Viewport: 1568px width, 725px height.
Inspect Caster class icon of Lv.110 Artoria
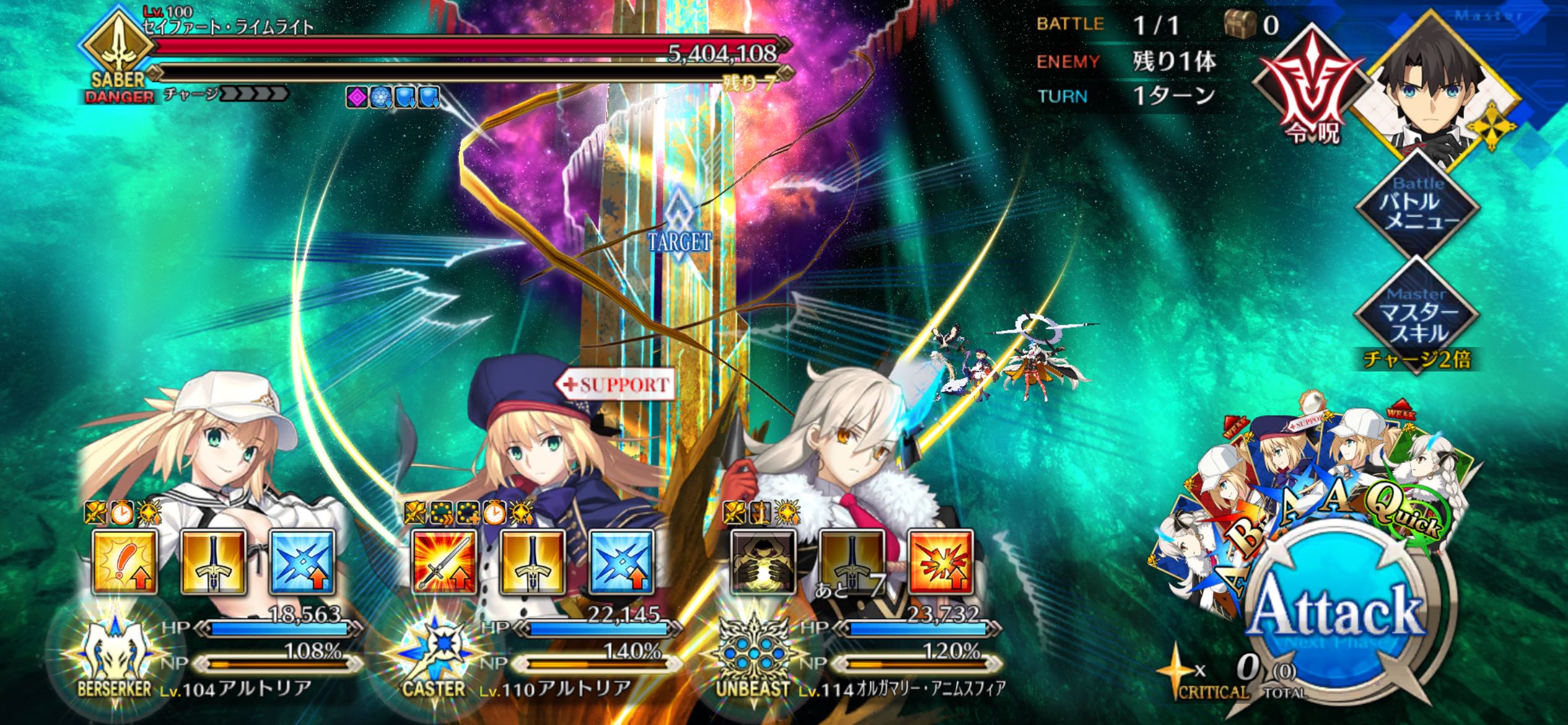point(433,657)
